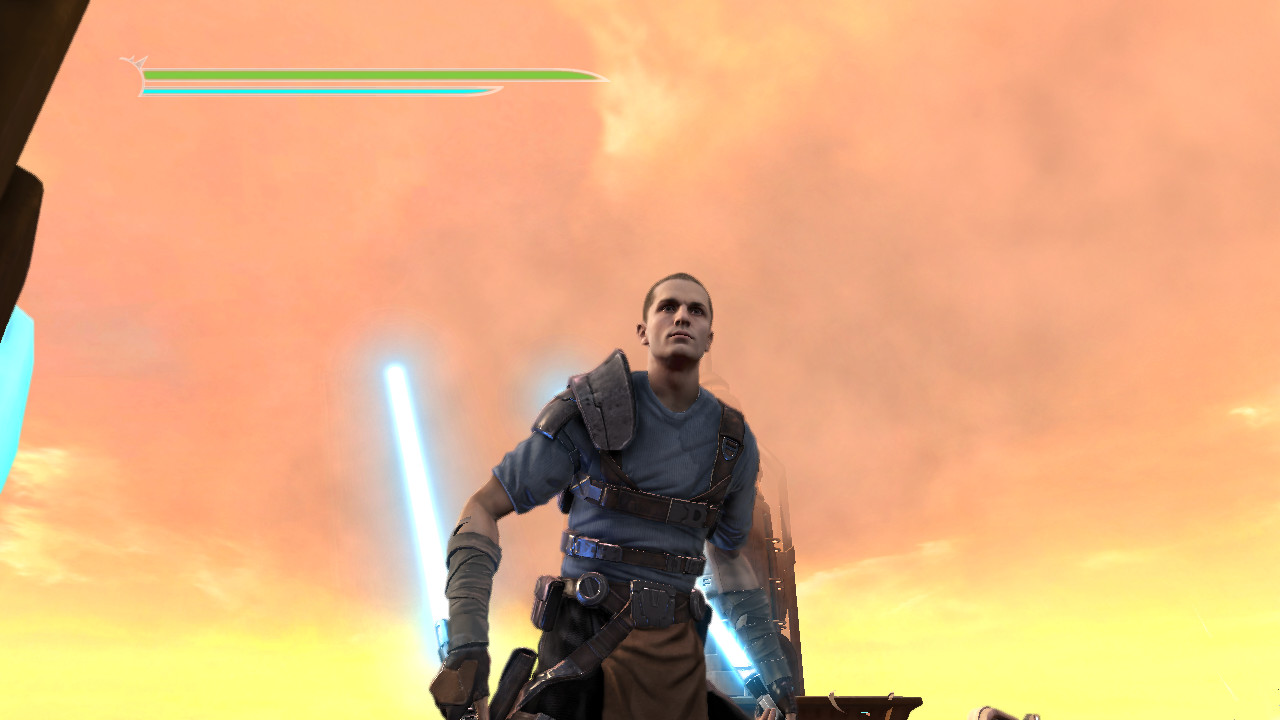1280x720 pixels.
Task: Select the wooden crate in the bottom-right corner
Action: click(x=870, y=705)
